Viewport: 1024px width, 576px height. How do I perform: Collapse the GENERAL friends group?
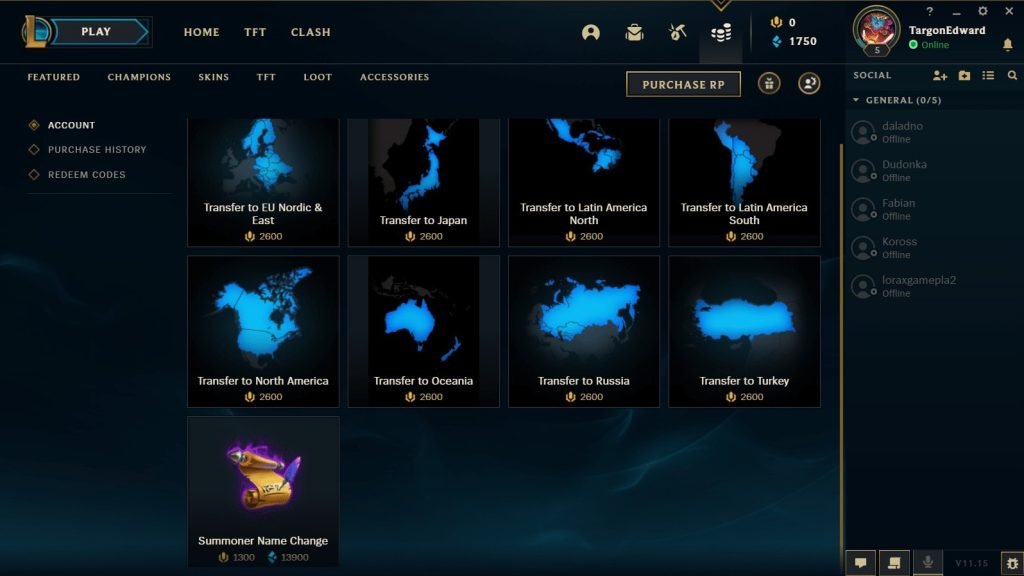pos(856,101)
